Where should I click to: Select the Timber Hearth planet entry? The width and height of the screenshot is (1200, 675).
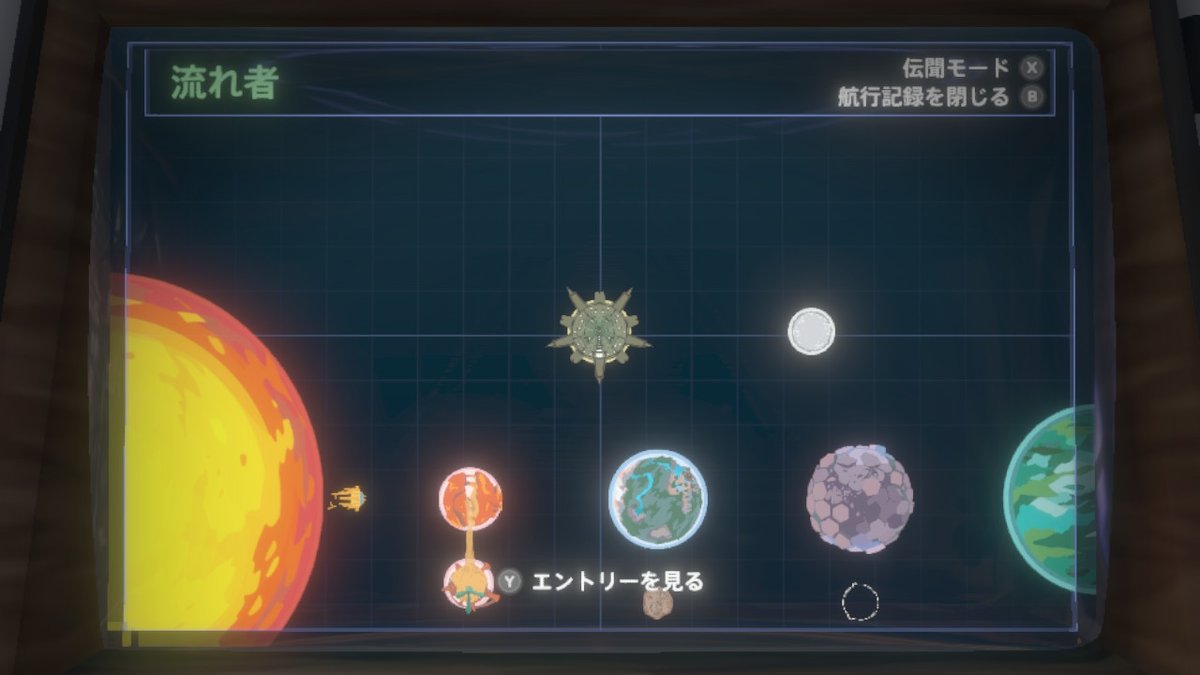coord(658,499)
